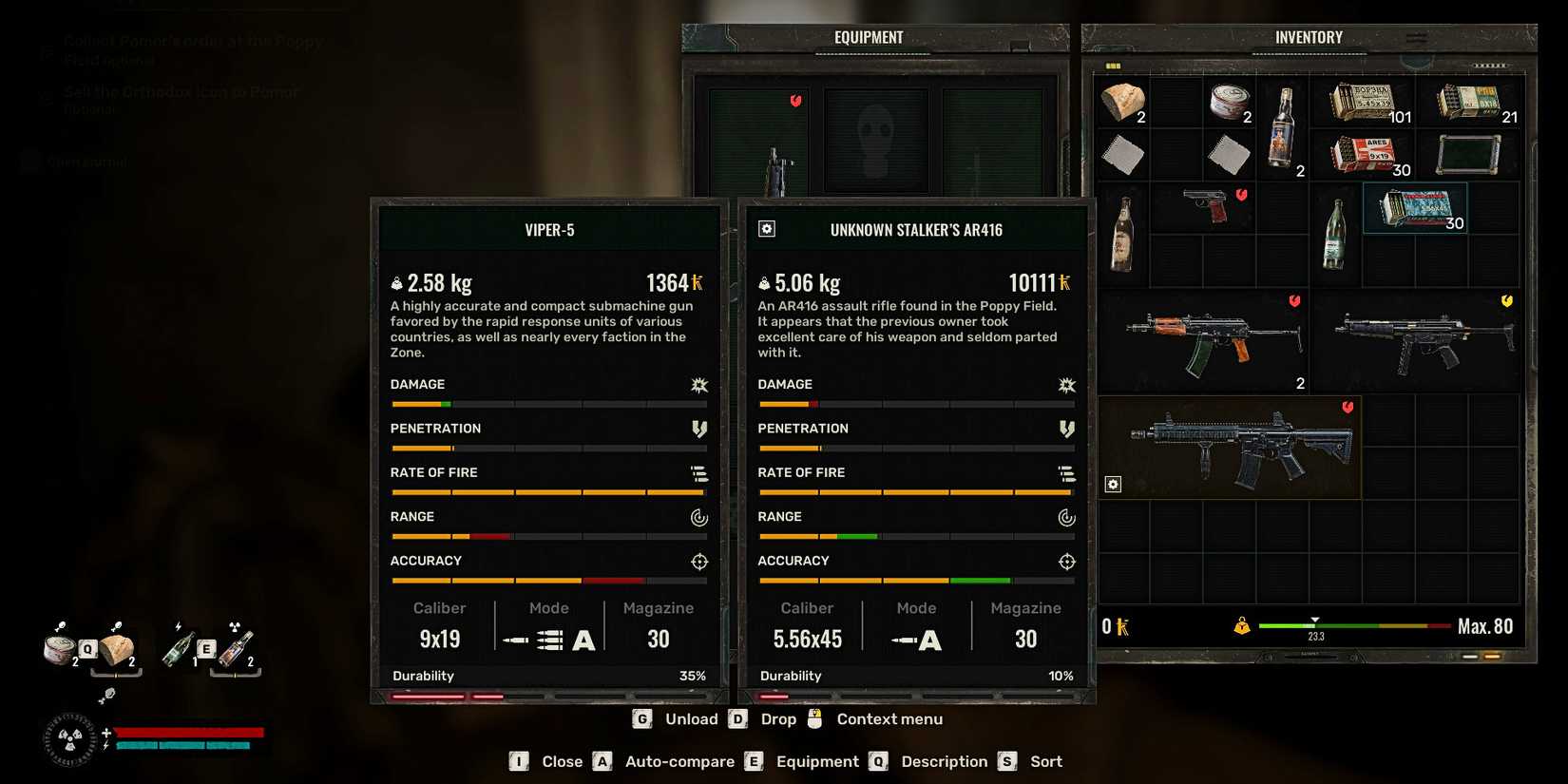
Task: Click the damage burst icon on the Viper-5 card
Action: coord(698,385)
